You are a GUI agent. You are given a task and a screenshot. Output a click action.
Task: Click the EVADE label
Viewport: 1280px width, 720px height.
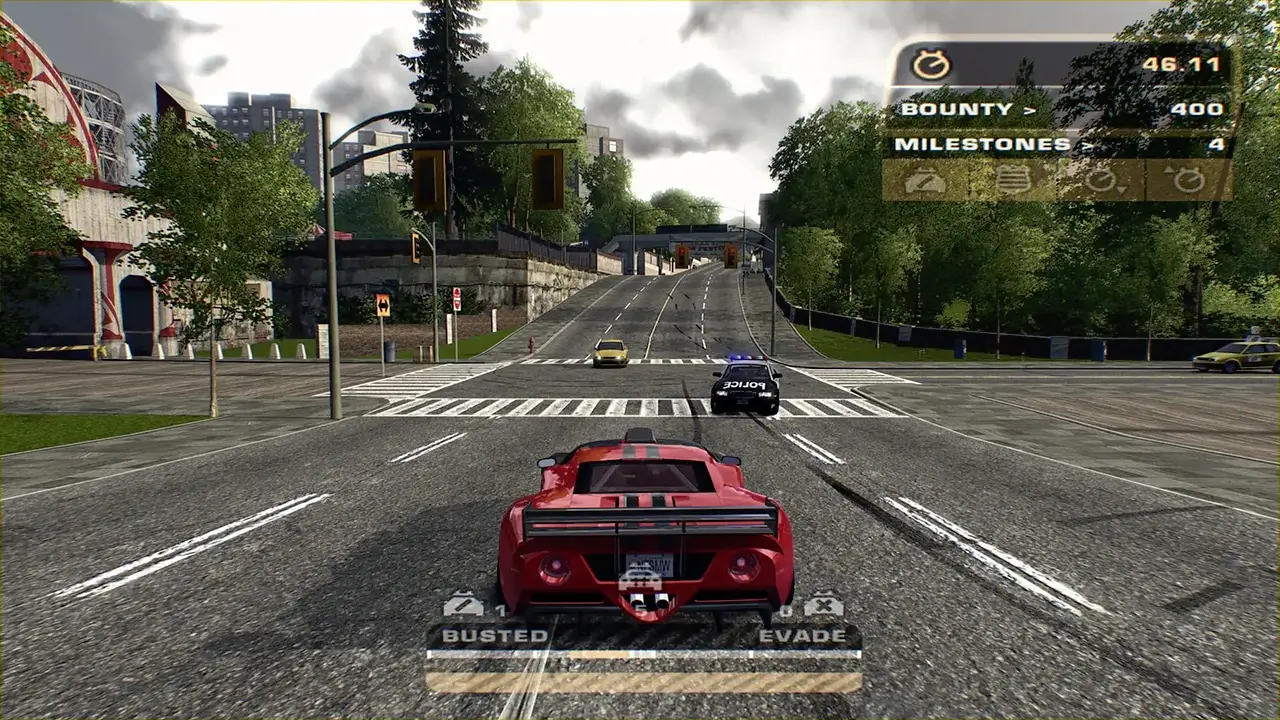pos(803,634)
